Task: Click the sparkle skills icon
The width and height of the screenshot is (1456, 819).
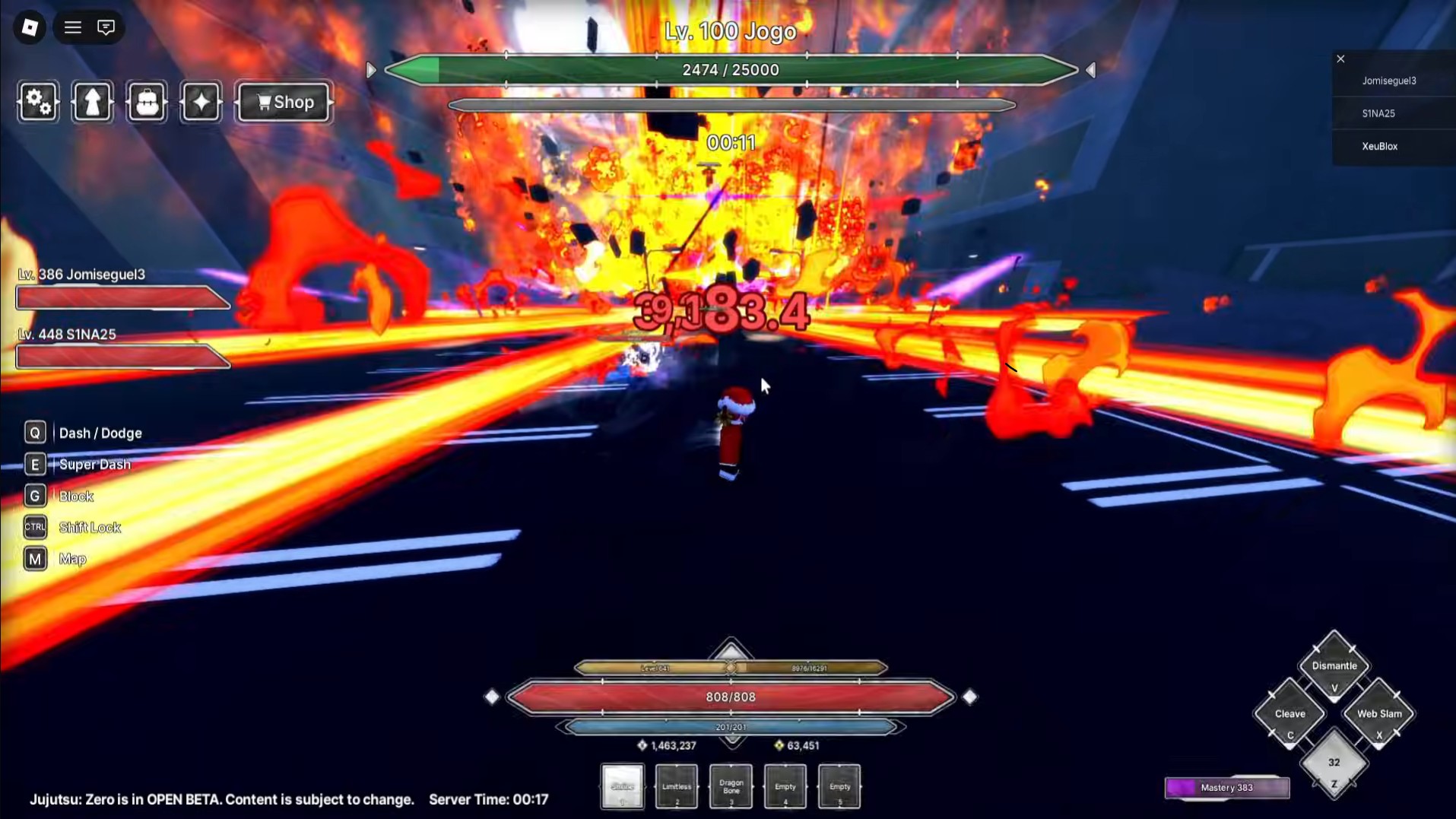Action: tap(200, 102)
